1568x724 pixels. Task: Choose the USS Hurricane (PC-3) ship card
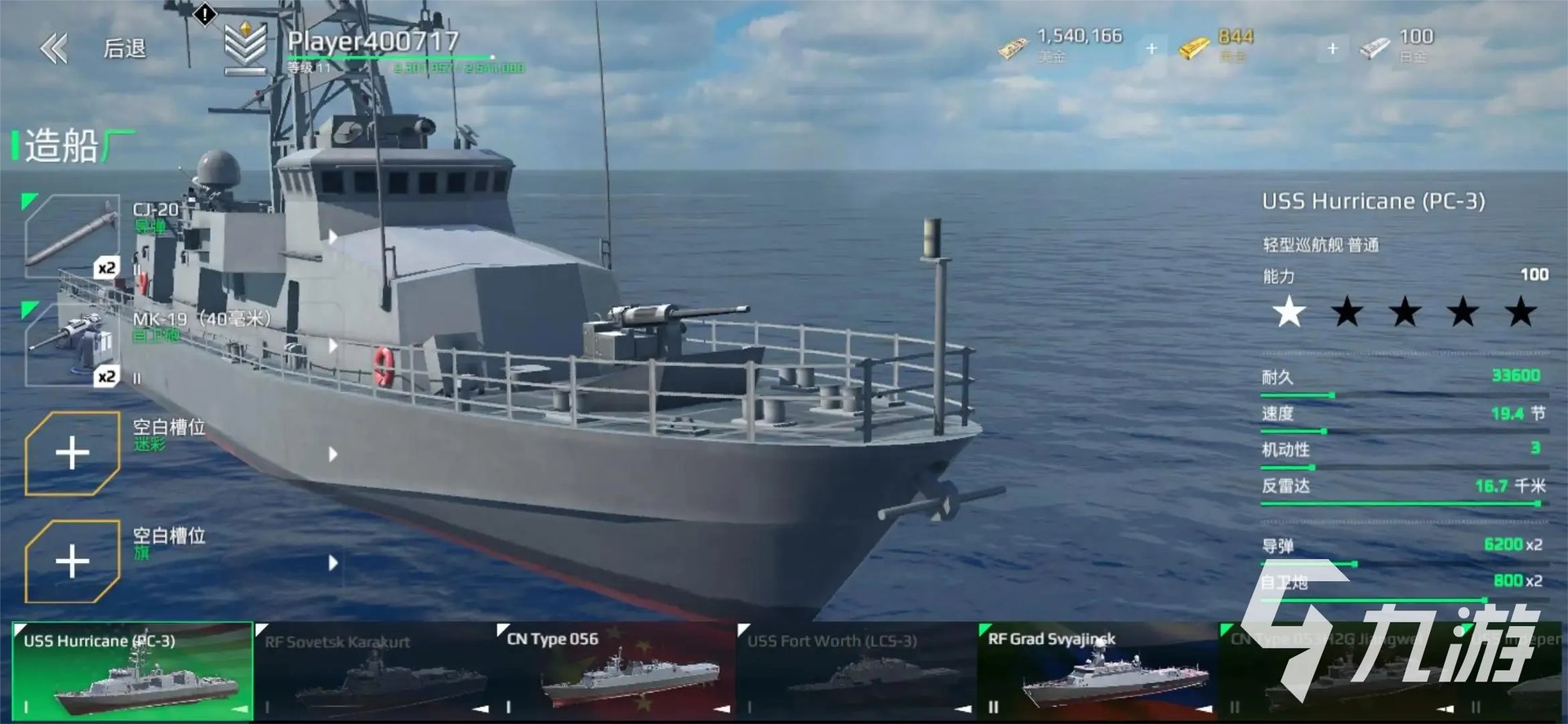(132, 672)
